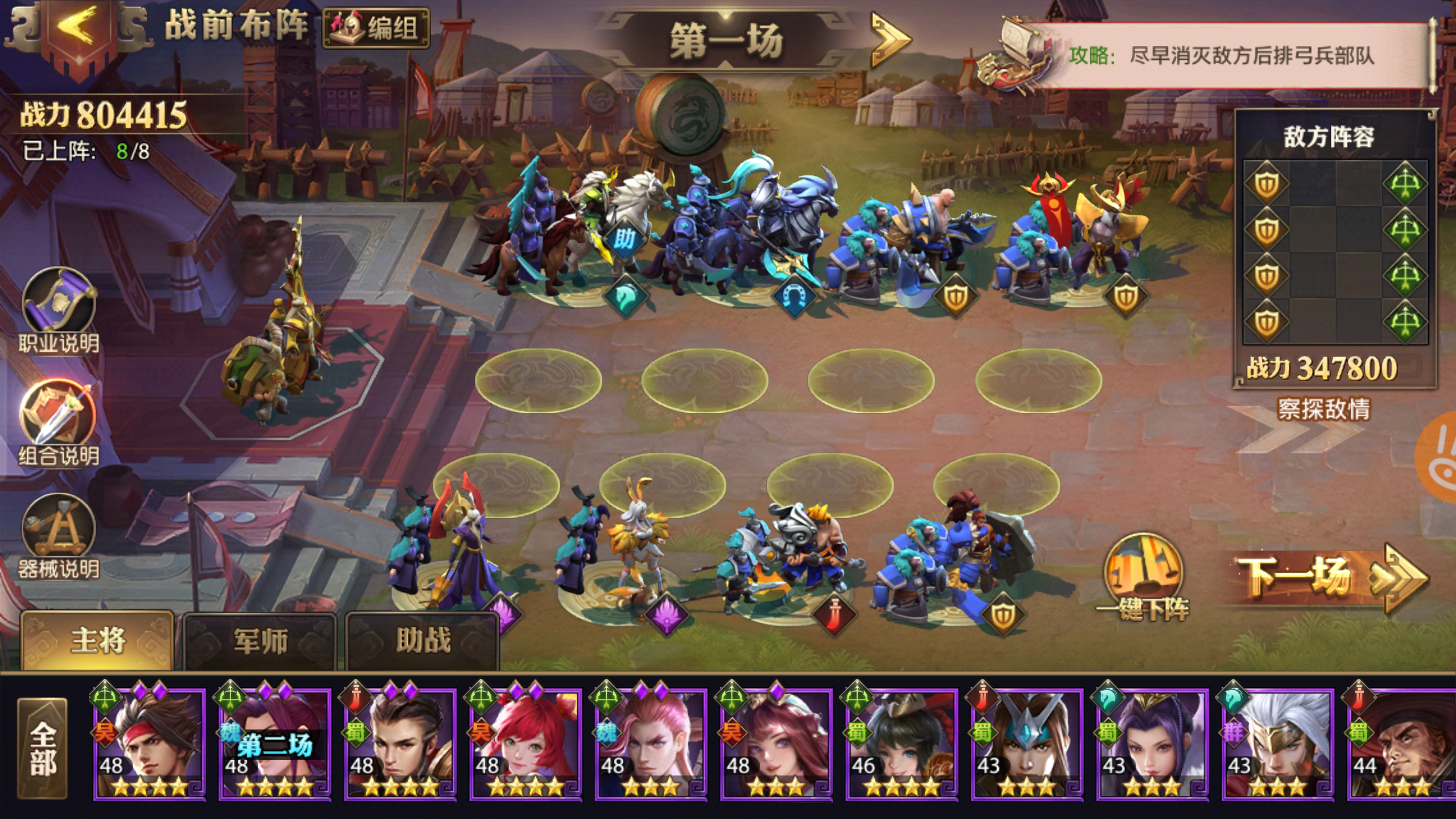Show all heroes with 全部 filter
1456x819 pixels.
43,747
